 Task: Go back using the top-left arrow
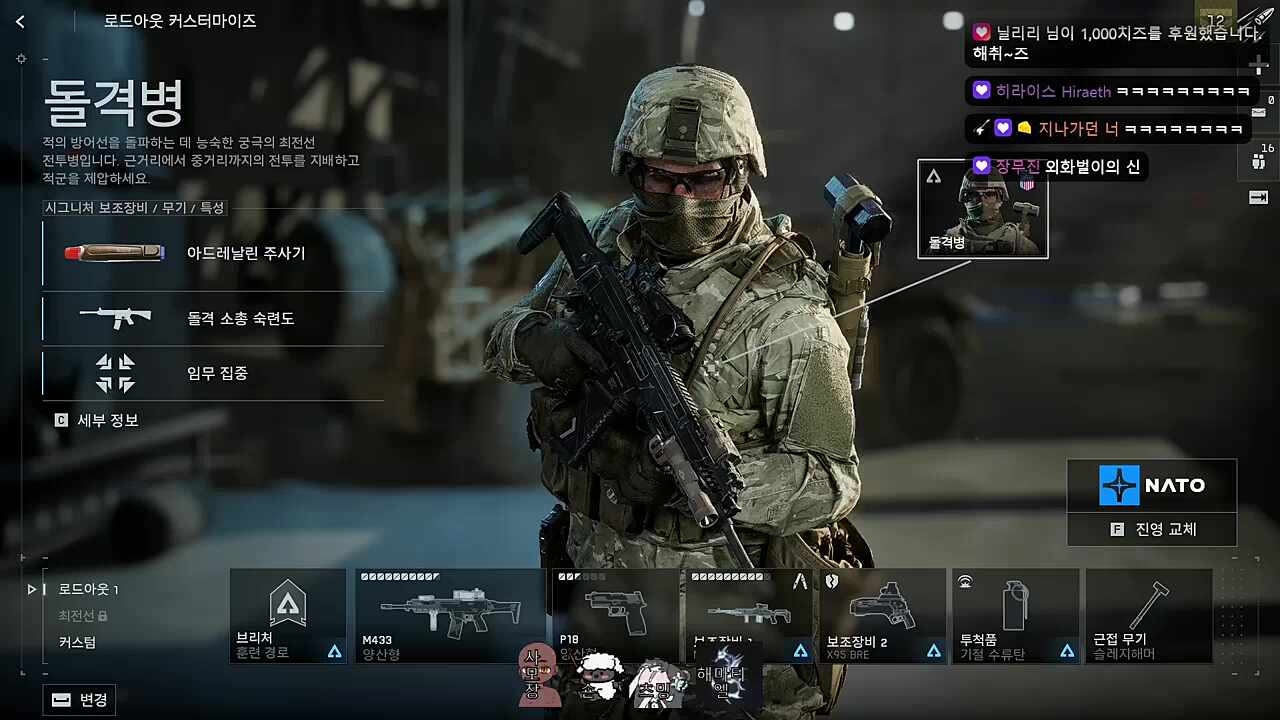(20, 21)
